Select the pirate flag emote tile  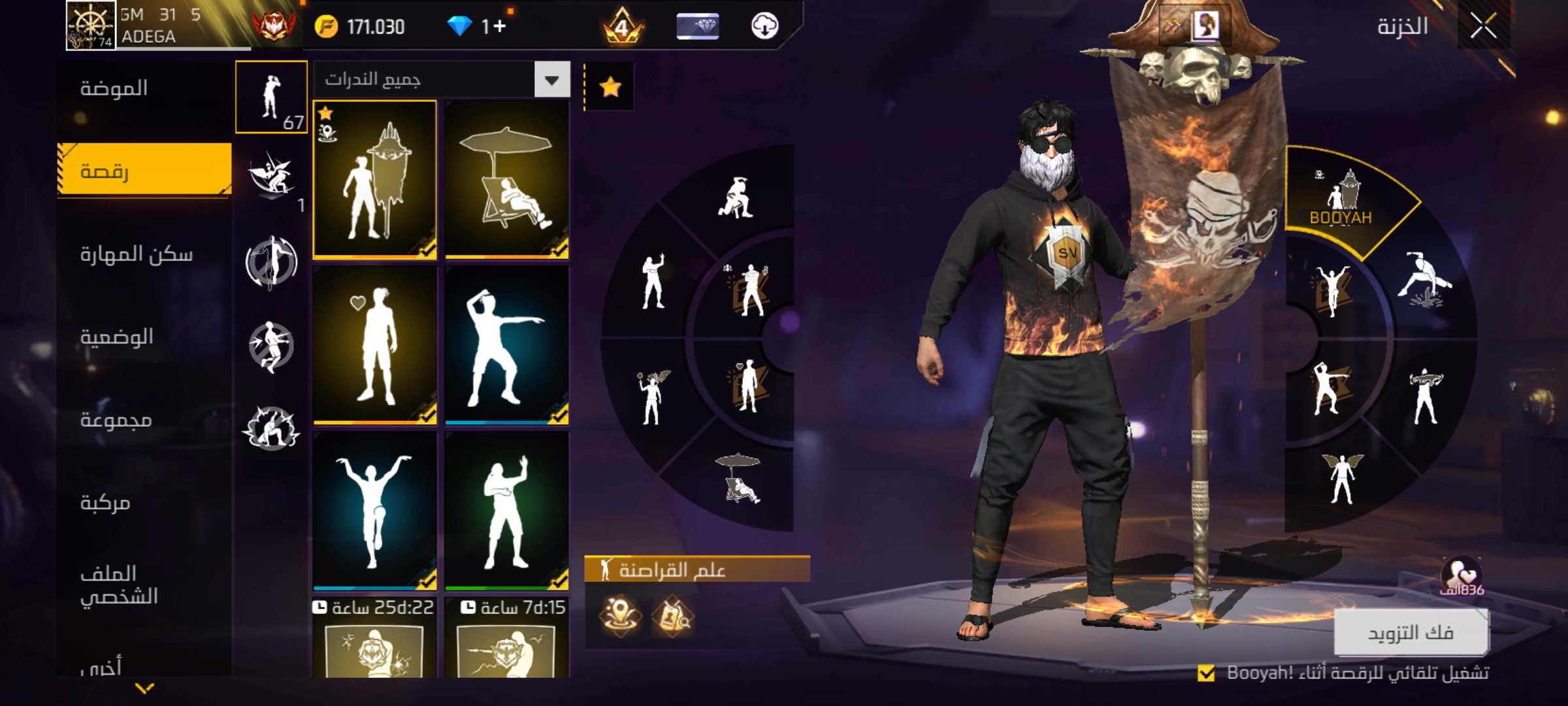pyautogui.click(x=375, y=180)
